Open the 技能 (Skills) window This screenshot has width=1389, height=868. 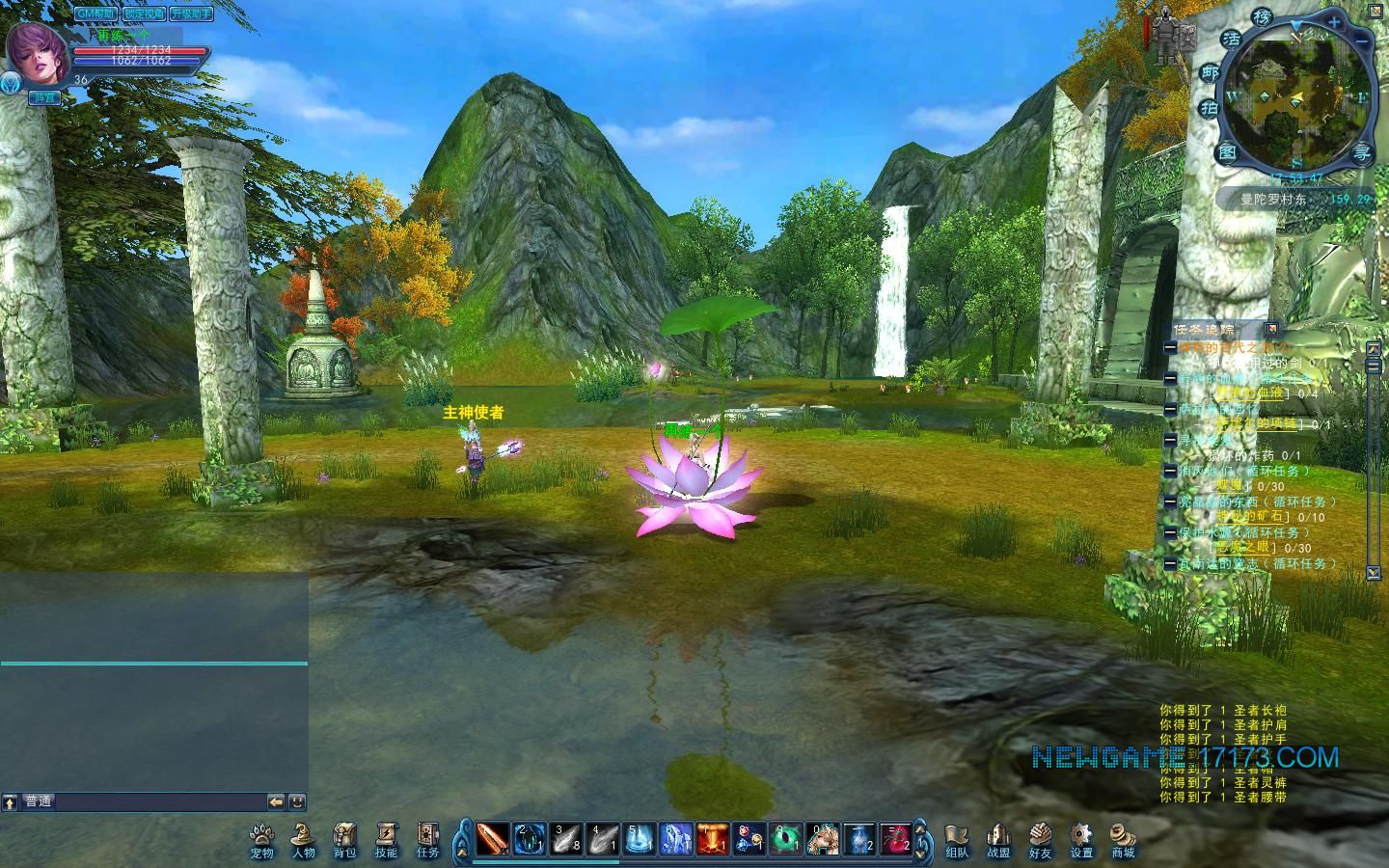[386, 838]
